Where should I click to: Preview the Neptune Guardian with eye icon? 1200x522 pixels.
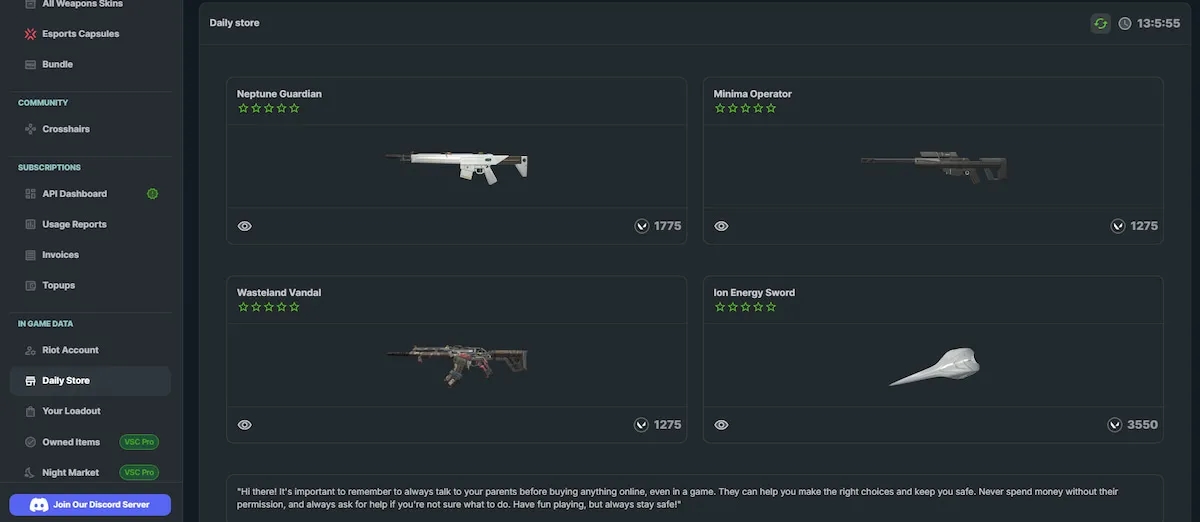pos(245,226)
